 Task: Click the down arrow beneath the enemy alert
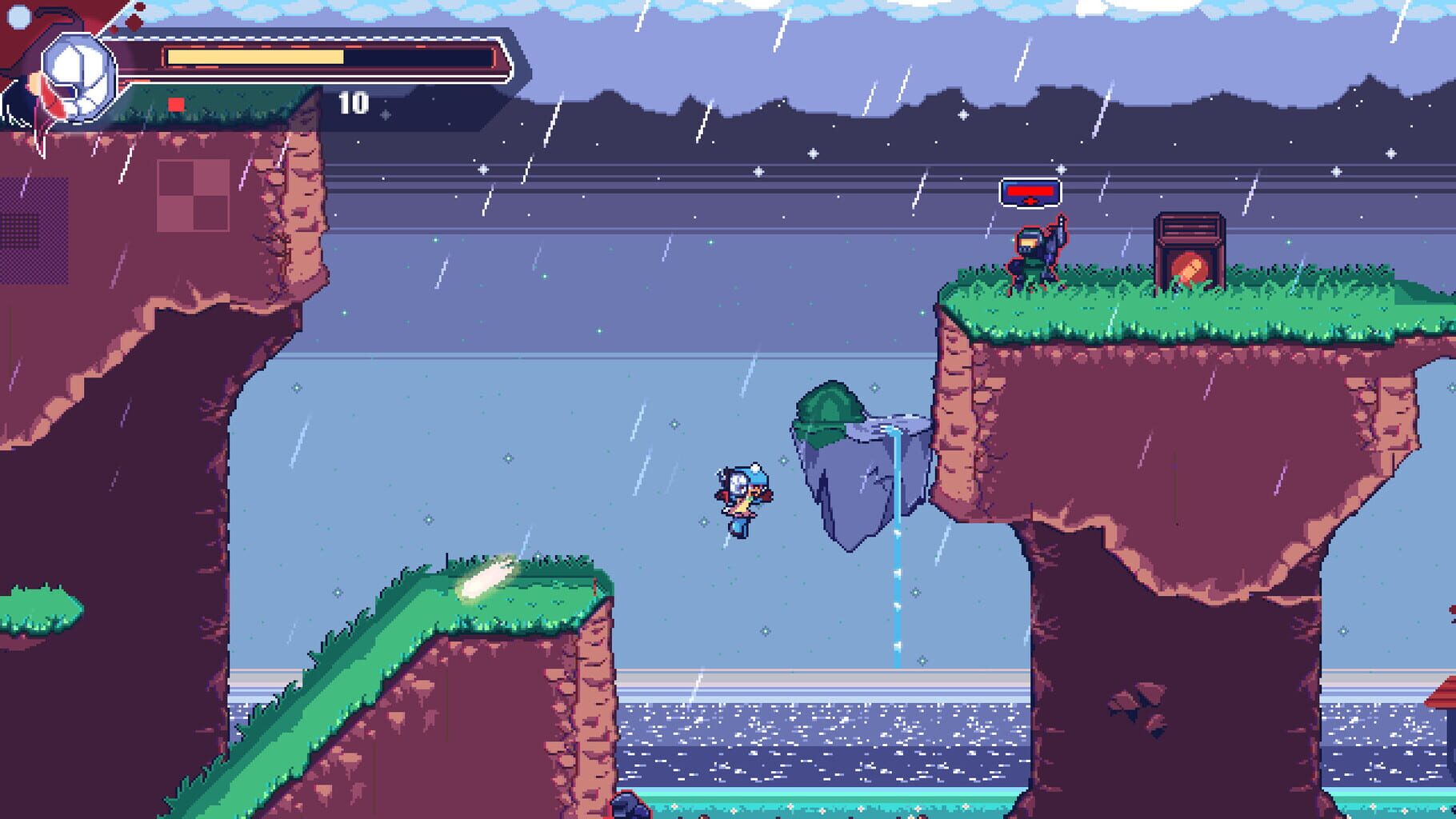tap(1030, 200)
